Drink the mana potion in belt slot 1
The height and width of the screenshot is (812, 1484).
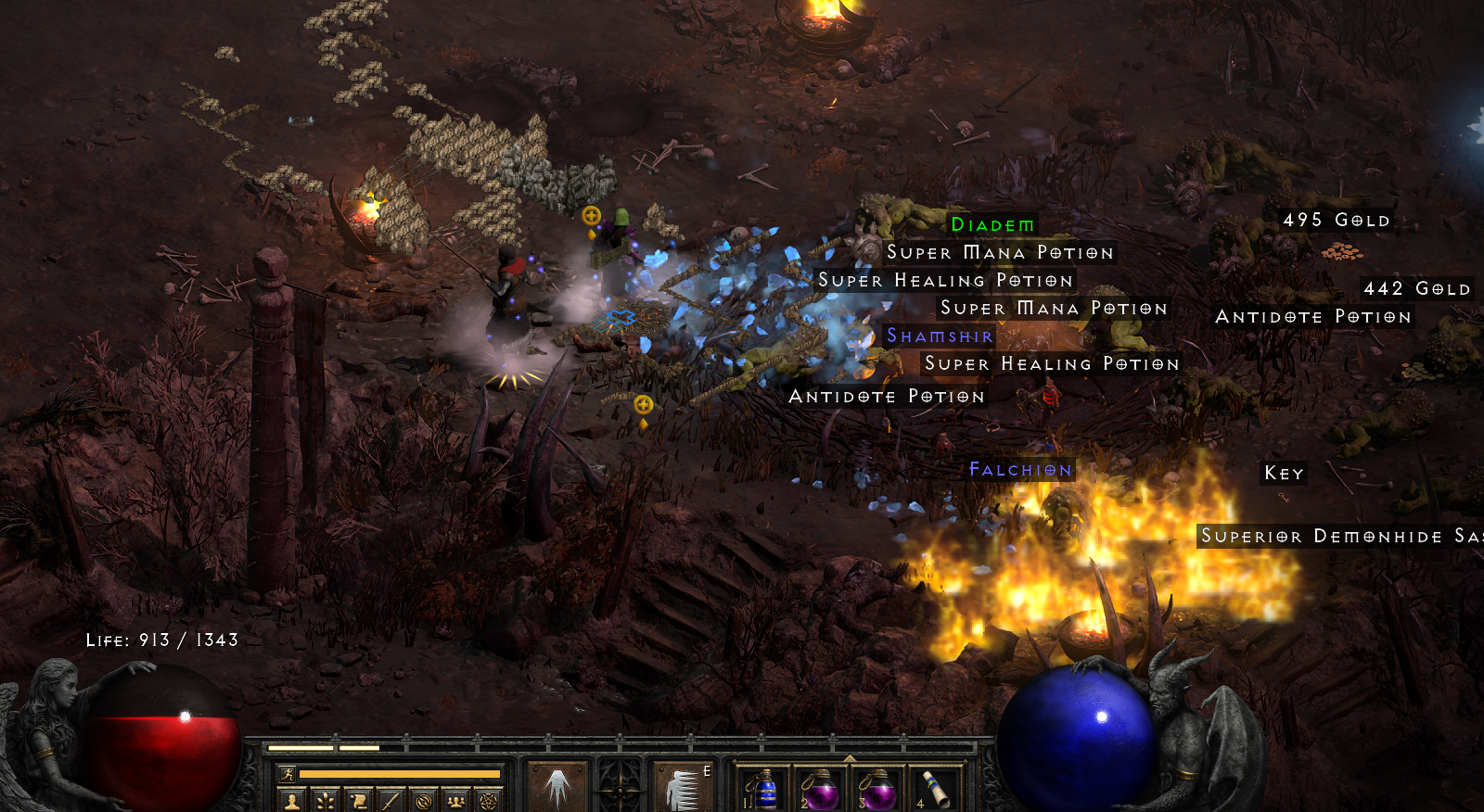tap(764, 789)
